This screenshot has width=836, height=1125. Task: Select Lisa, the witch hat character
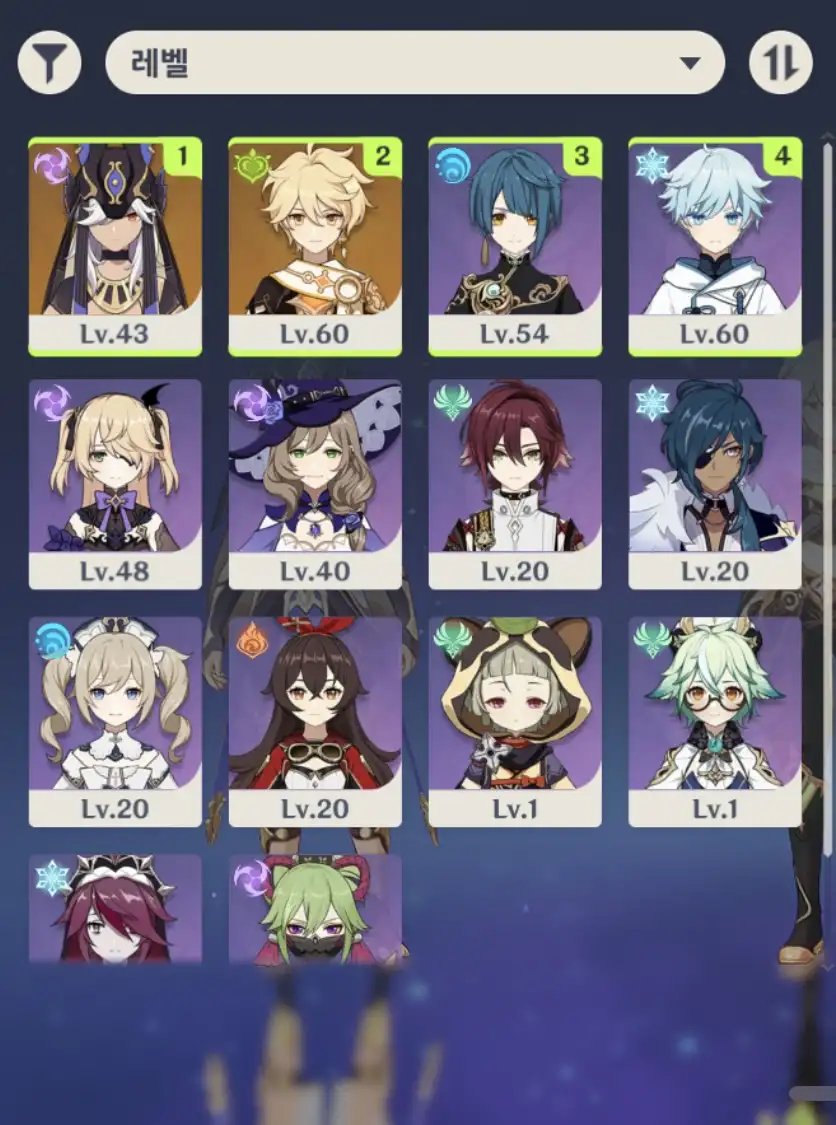pyautogui.click(x=315, y=484)
